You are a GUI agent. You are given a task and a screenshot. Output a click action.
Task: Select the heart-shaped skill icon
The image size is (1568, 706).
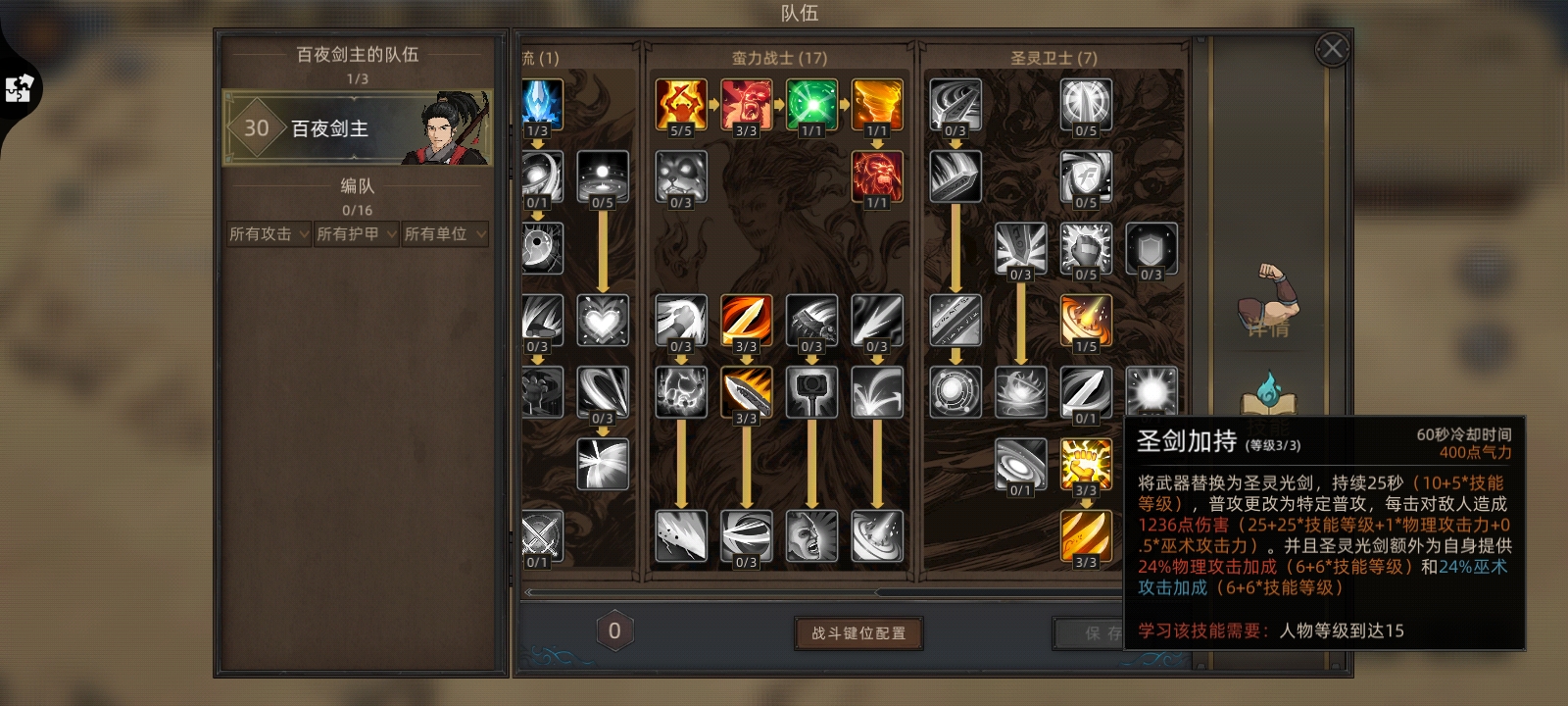603,319
